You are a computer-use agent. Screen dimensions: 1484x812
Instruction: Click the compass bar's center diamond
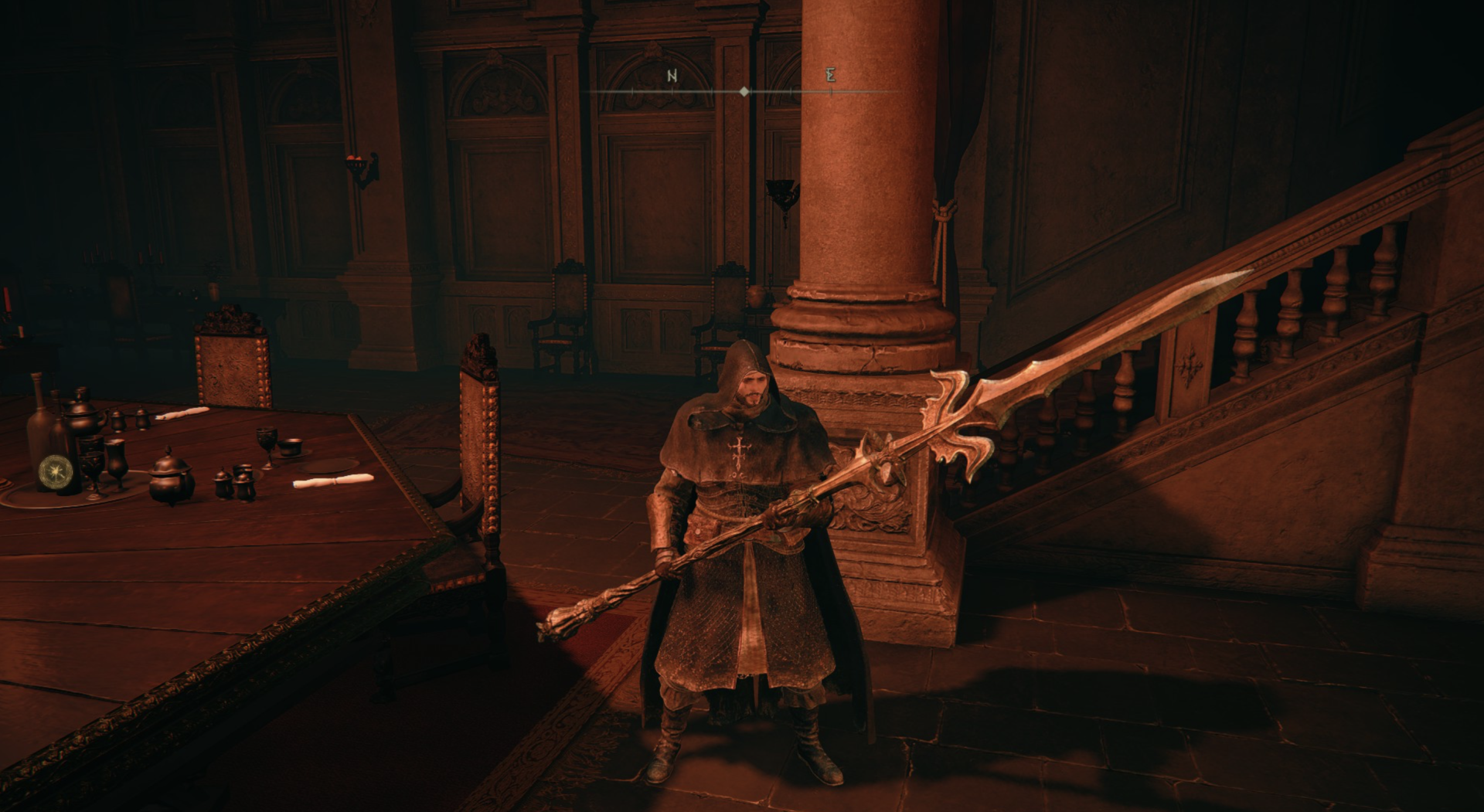coord(744,91)
